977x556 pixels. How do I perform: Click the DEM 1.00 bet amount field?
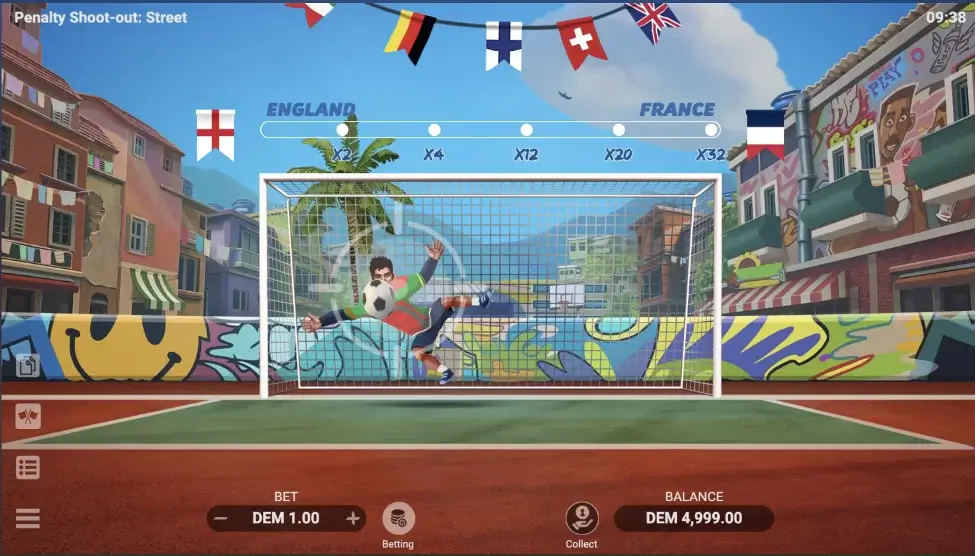pyautogui.click(x=286, y=518)
